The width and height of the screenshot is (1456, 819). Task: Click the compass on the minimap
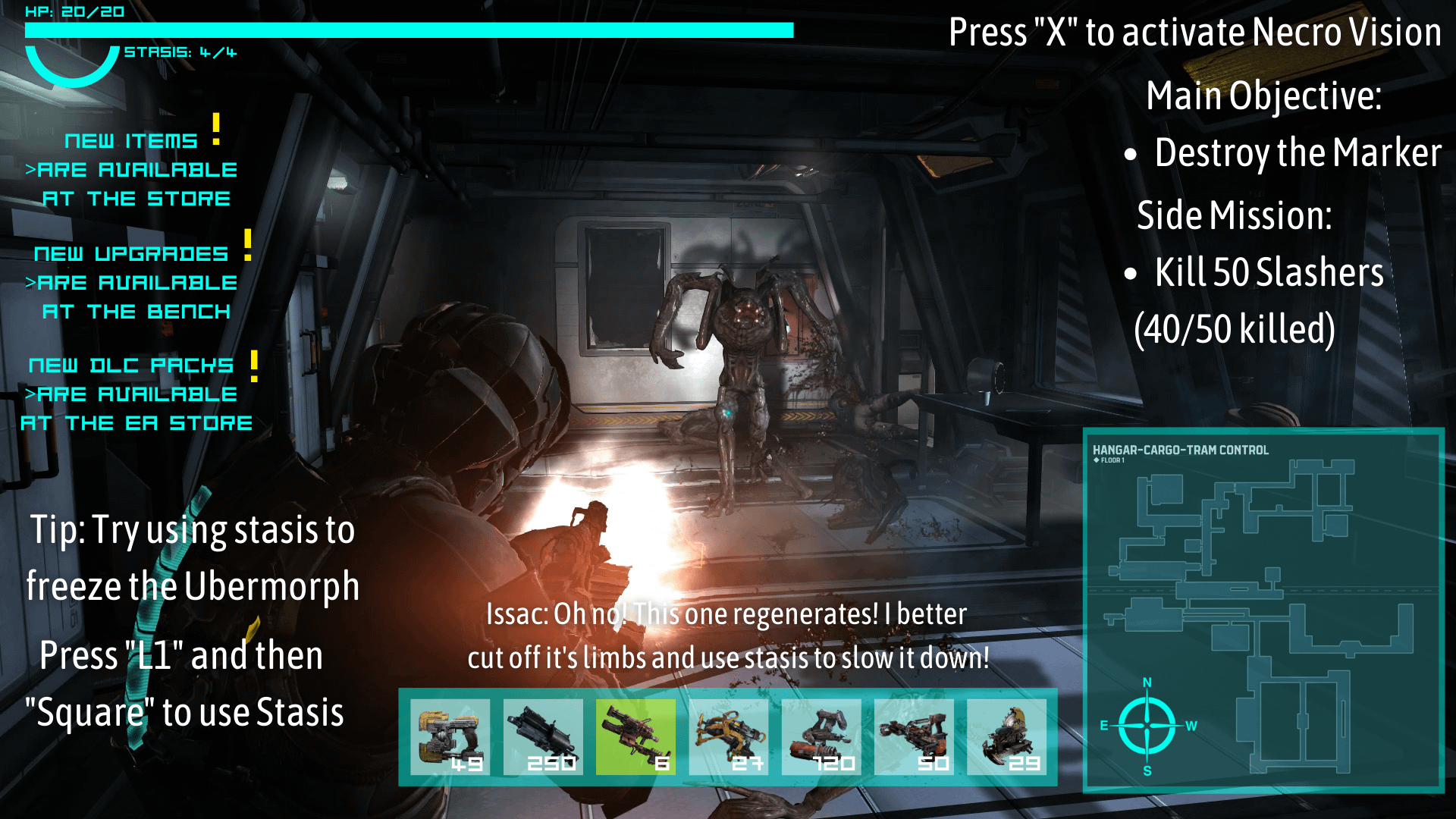click(x=1147, y=726)
